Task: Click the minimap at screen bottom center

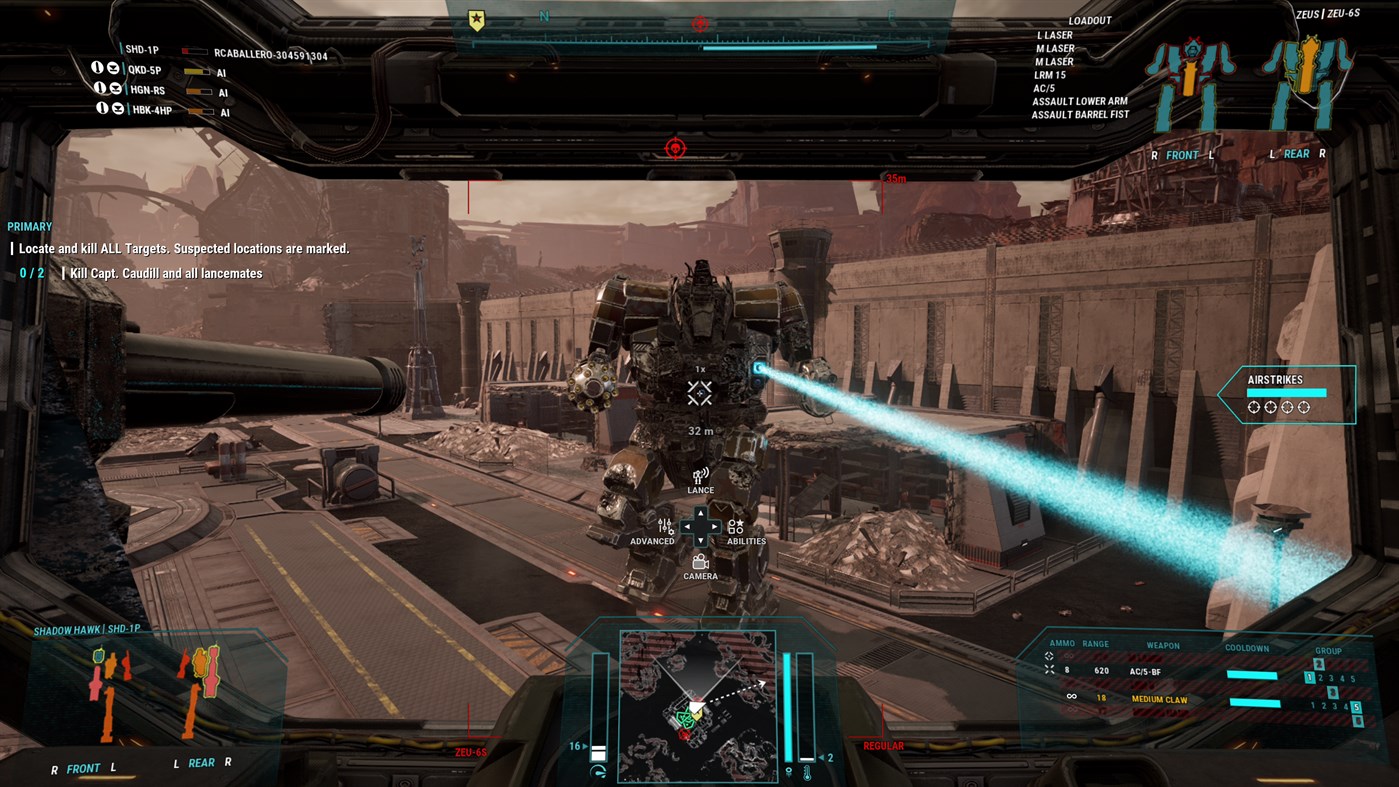Action: pyautogui.click(x=698, y=707)
